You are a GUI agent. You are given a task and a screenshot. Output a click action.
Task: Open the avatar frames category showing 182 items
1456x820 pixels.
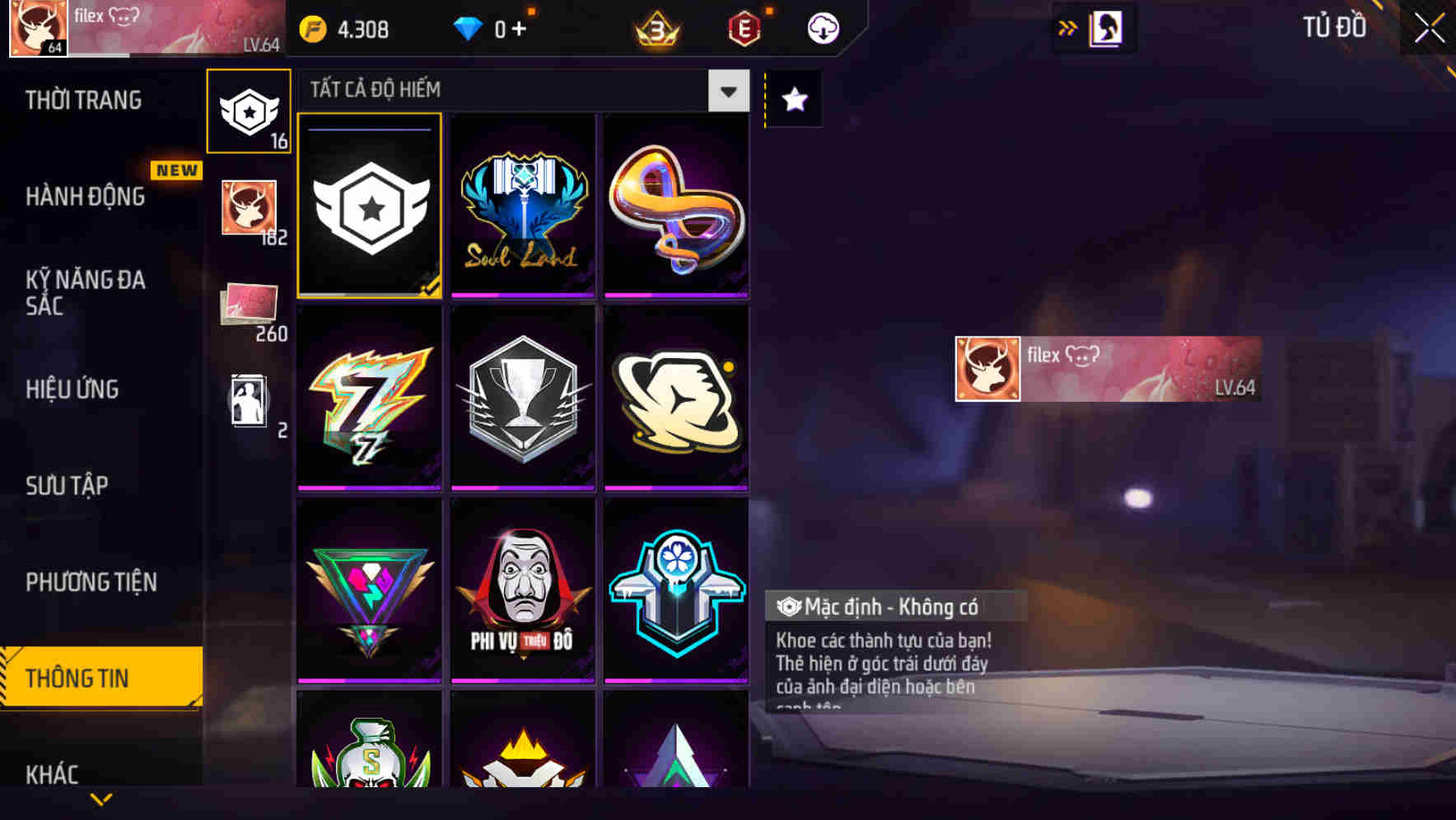tap(249, 208)
